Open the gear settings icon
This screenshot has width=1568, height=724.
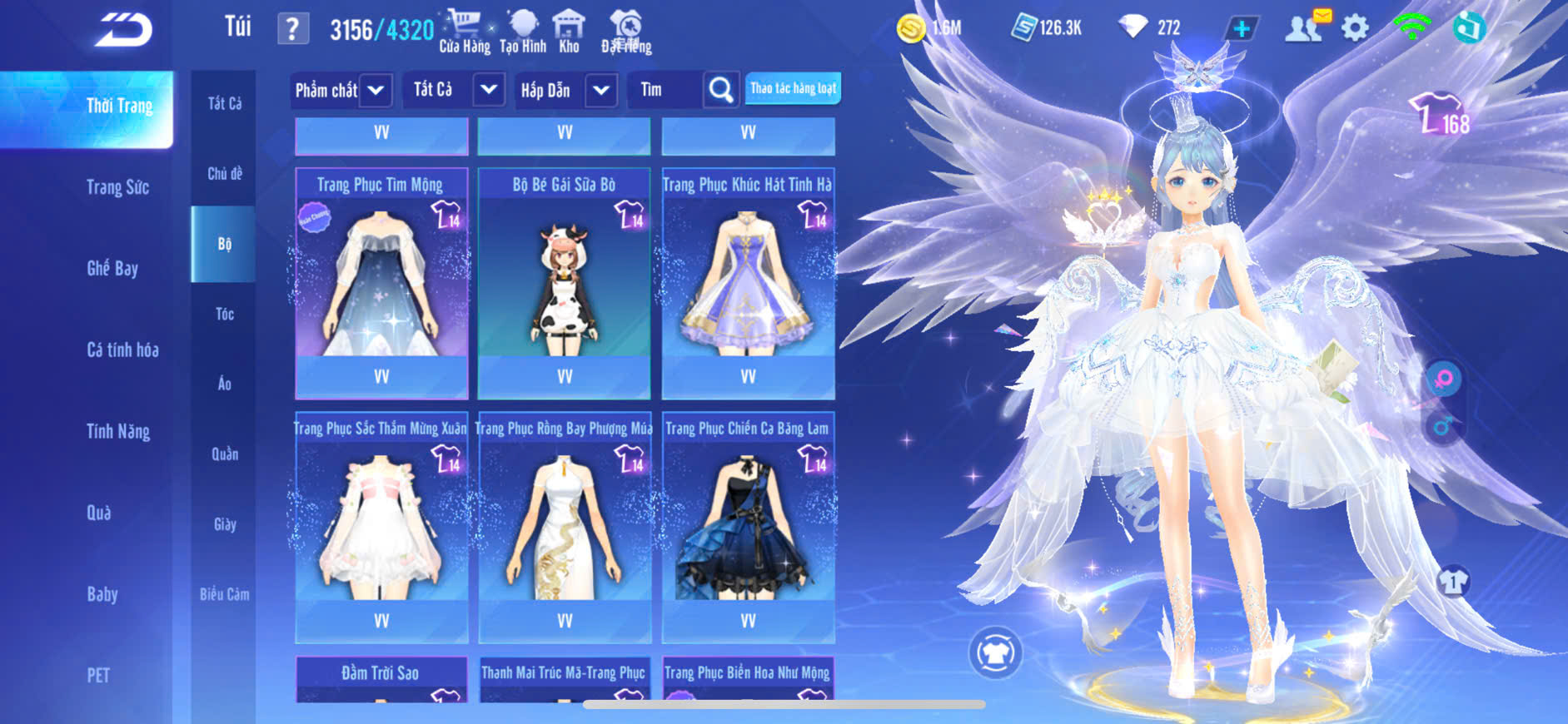coord(1355,28)
